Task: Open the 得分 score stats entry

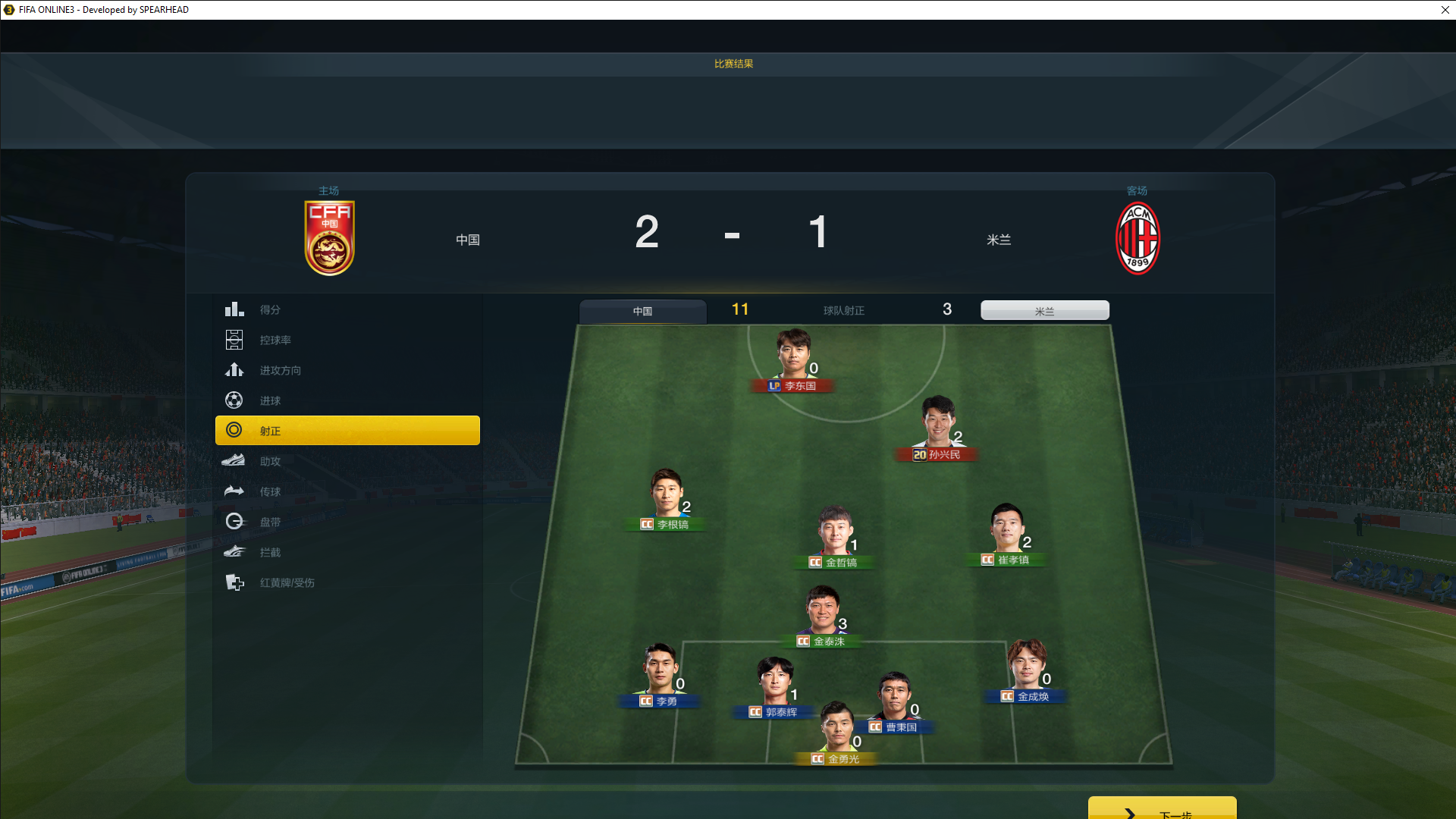Action: 270,309
